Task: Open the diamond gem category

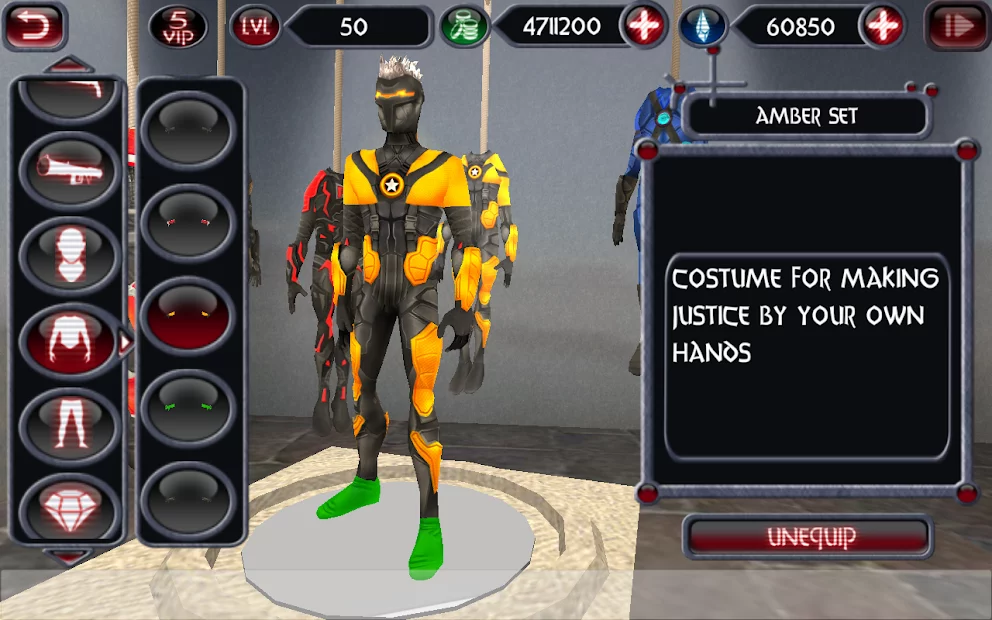Action: coord(68,508)
